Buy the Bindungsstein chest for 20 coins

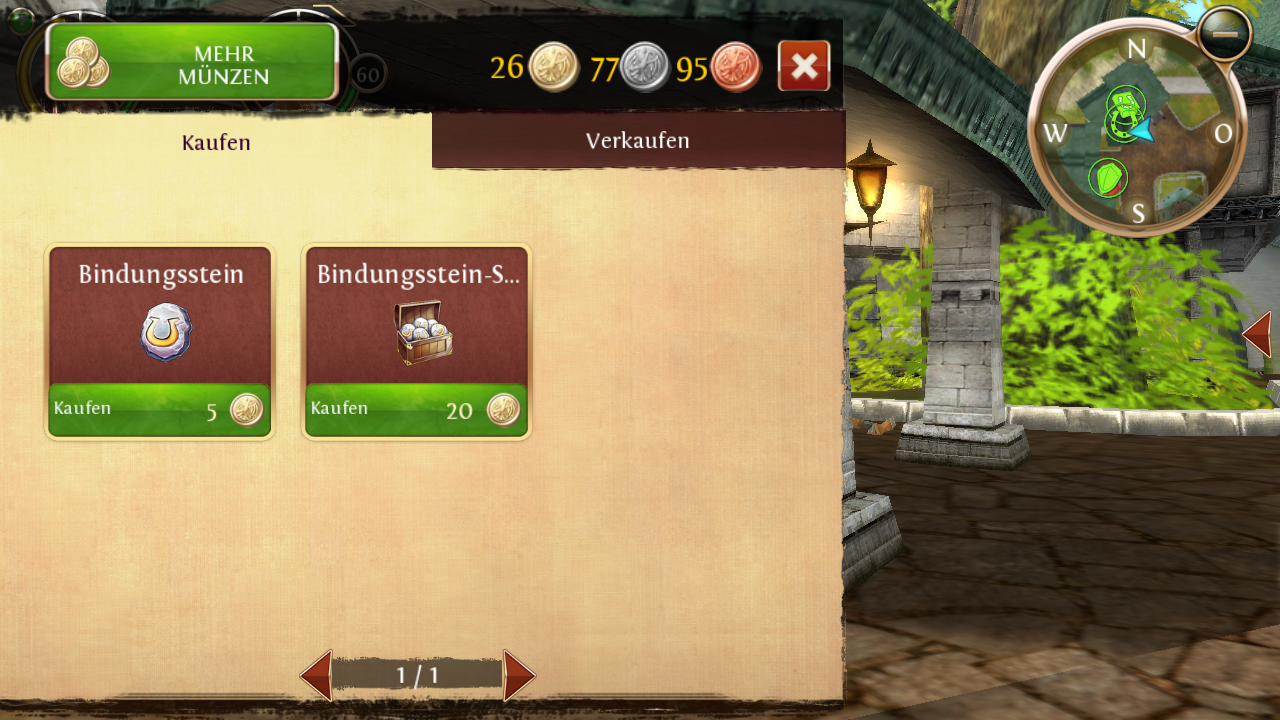click(416, 410)
